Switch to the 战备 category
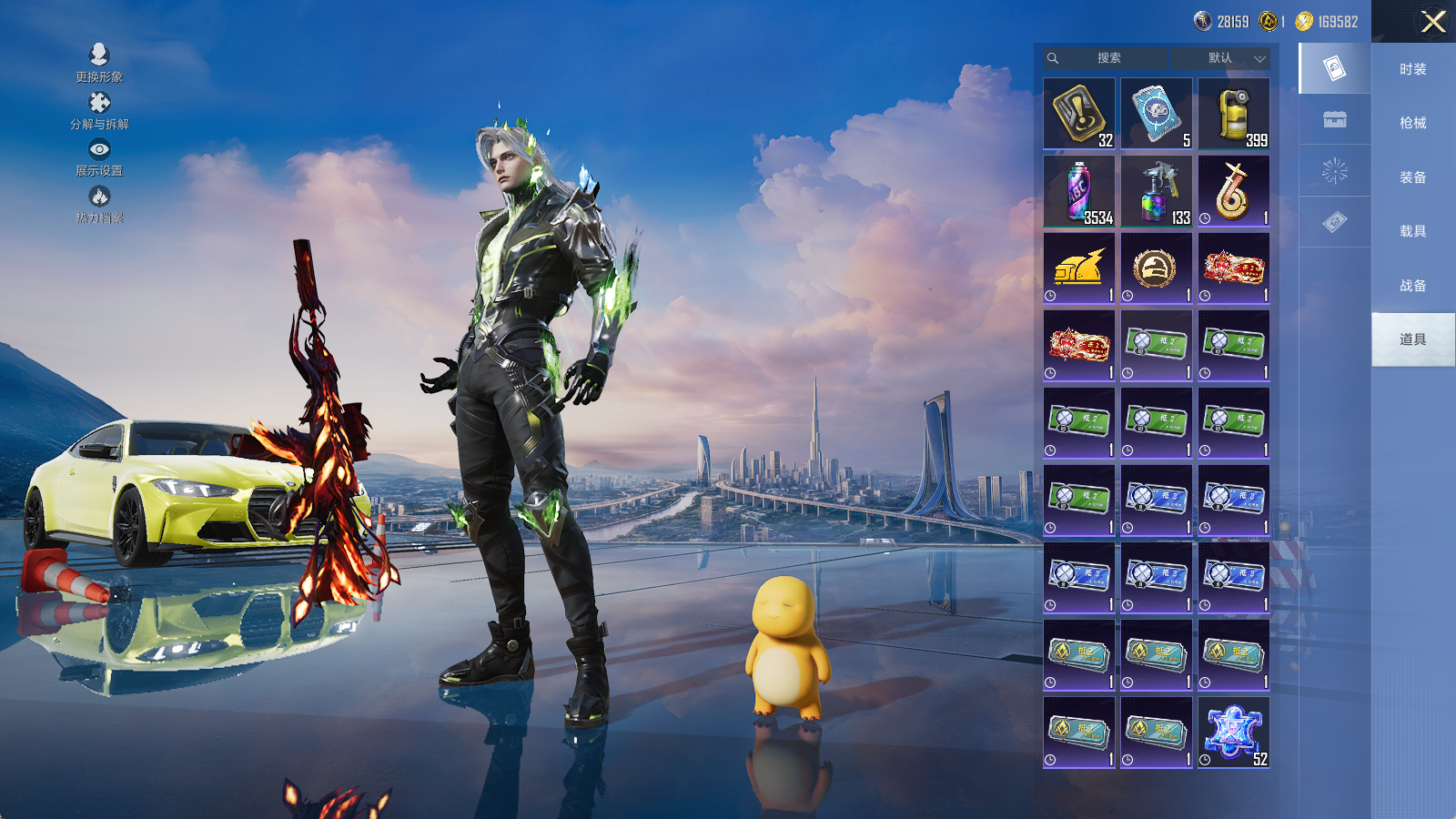 click(1412, 286)
